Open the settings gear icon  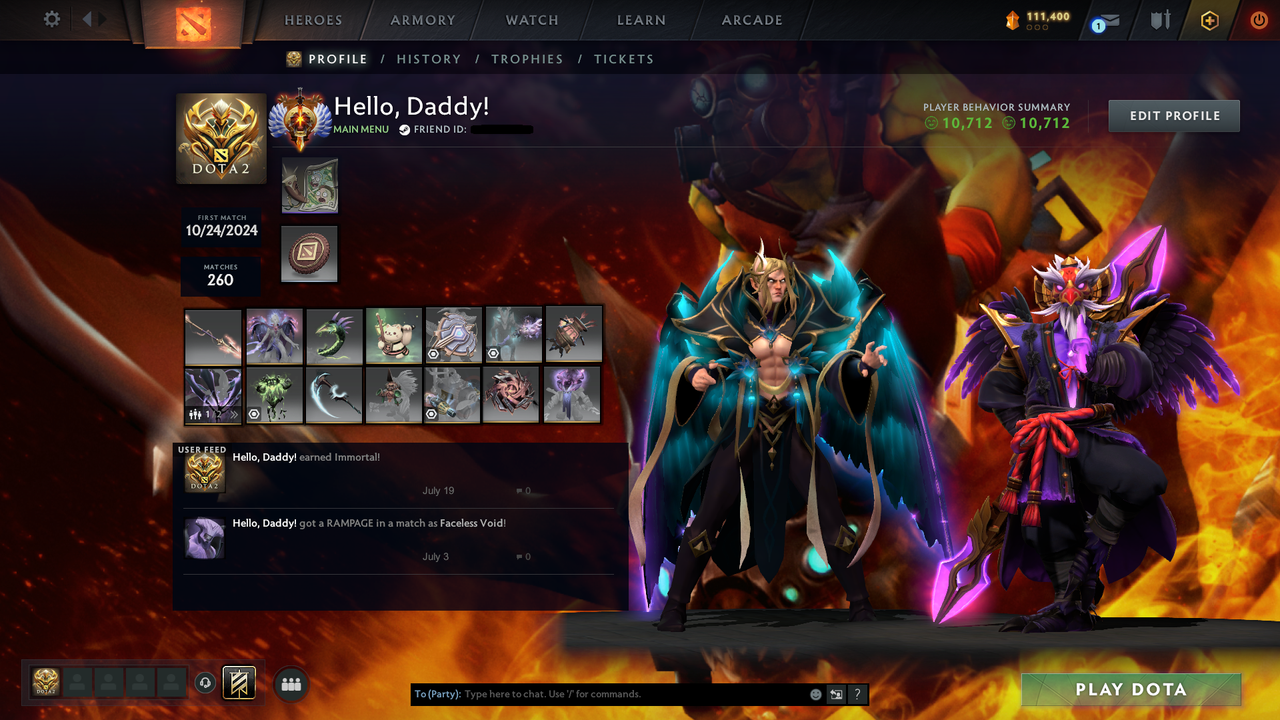coord(50,19)
